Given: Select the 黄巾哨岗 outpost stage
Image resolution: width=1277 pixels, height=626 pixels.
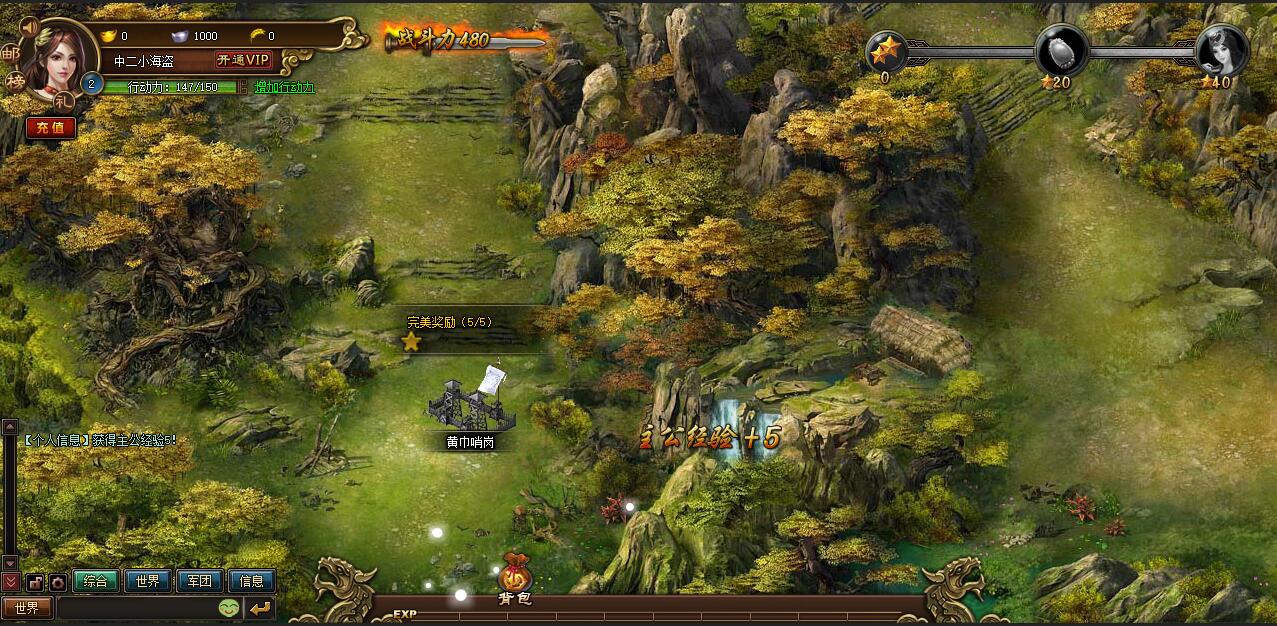Looking at the screenshot, I should [x=470, y=405].
